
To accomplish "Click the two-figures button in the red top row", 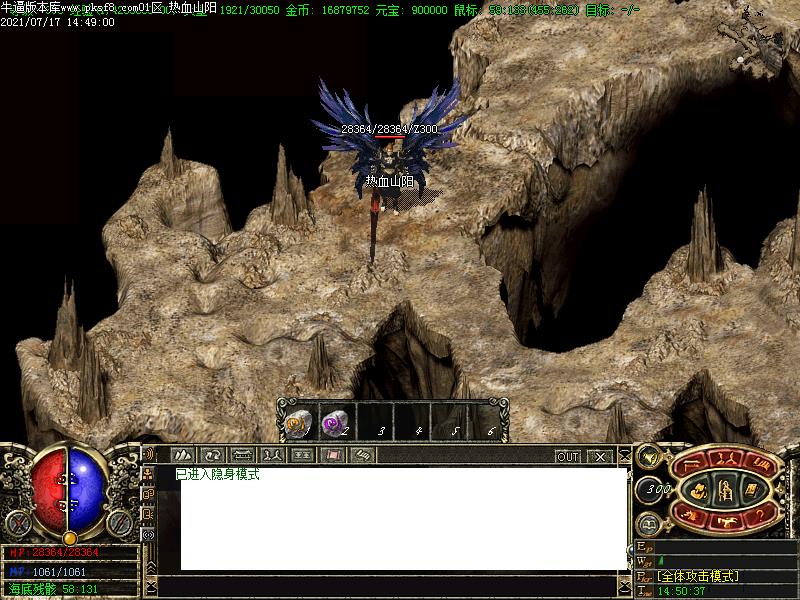I will [725, 461].
